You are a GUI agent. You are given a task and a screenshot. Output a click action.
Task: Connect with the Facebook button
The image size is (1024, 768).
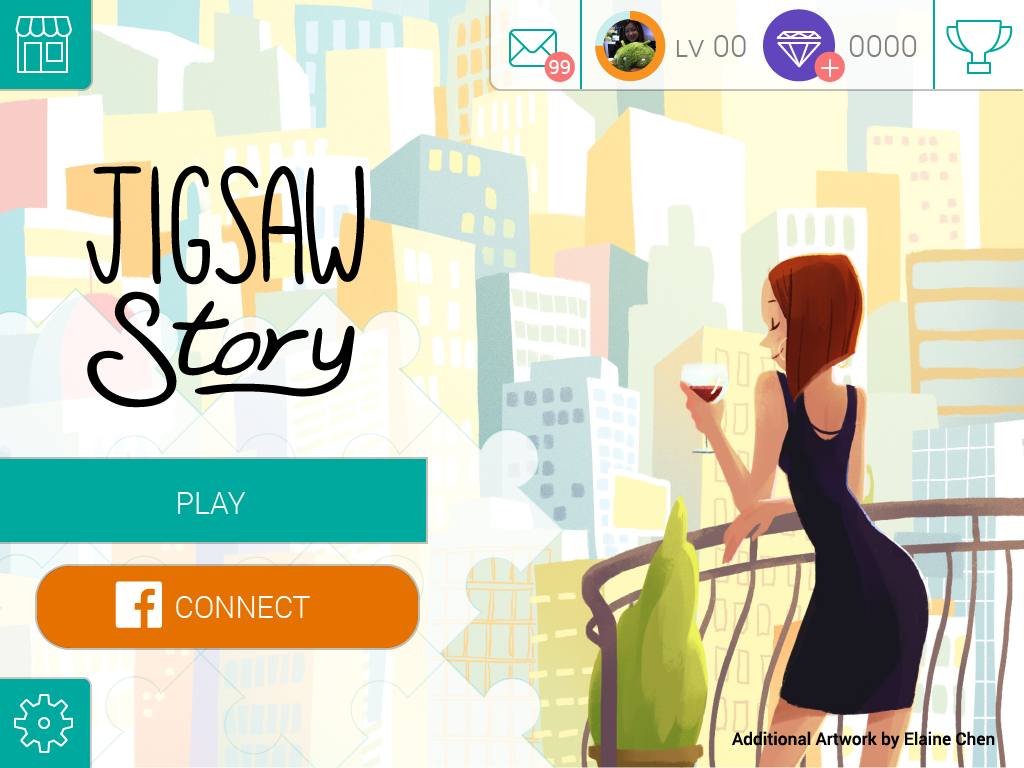[227, 607]
